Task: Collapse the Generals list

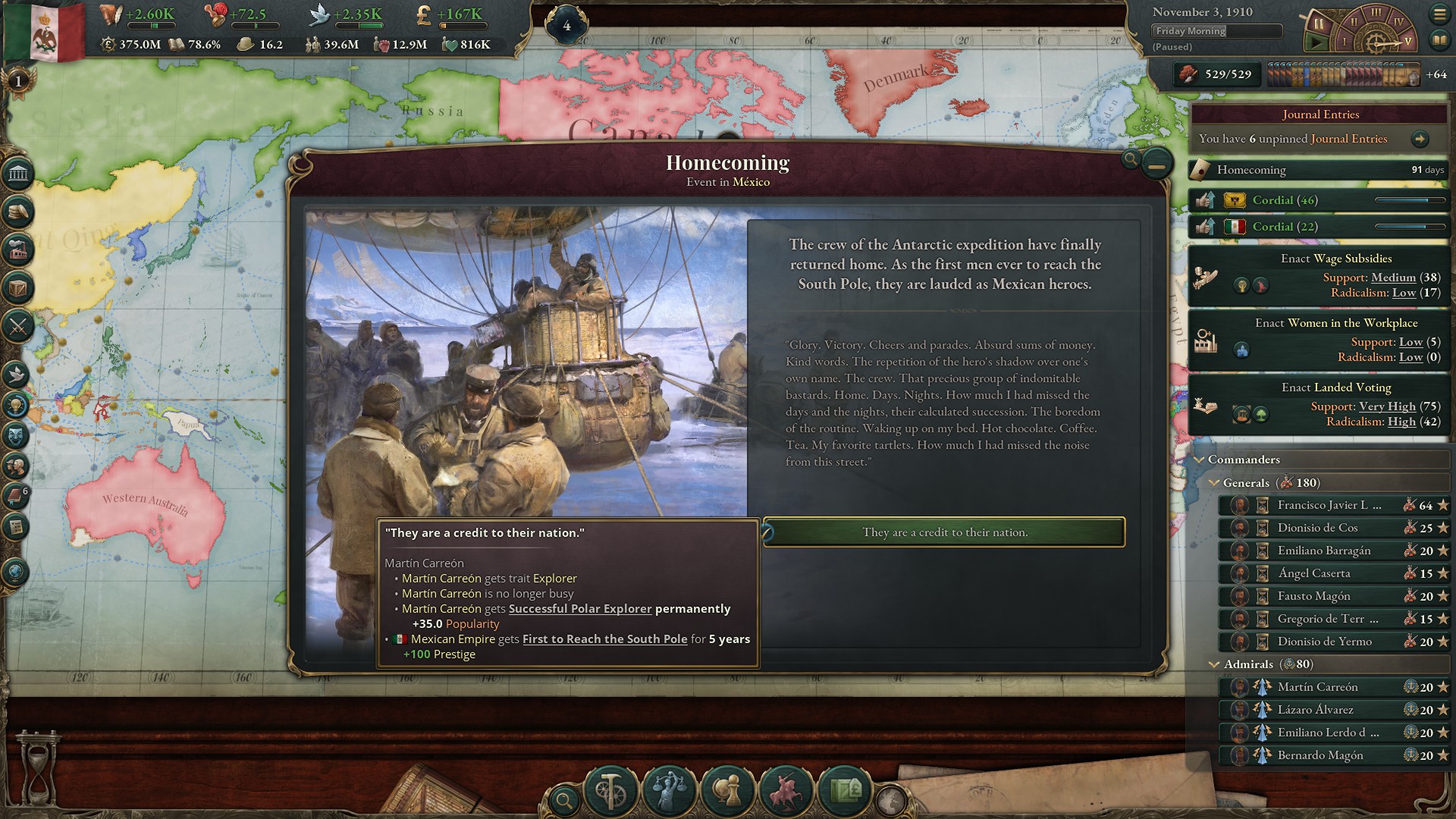Action: (x=1215, y=483)
